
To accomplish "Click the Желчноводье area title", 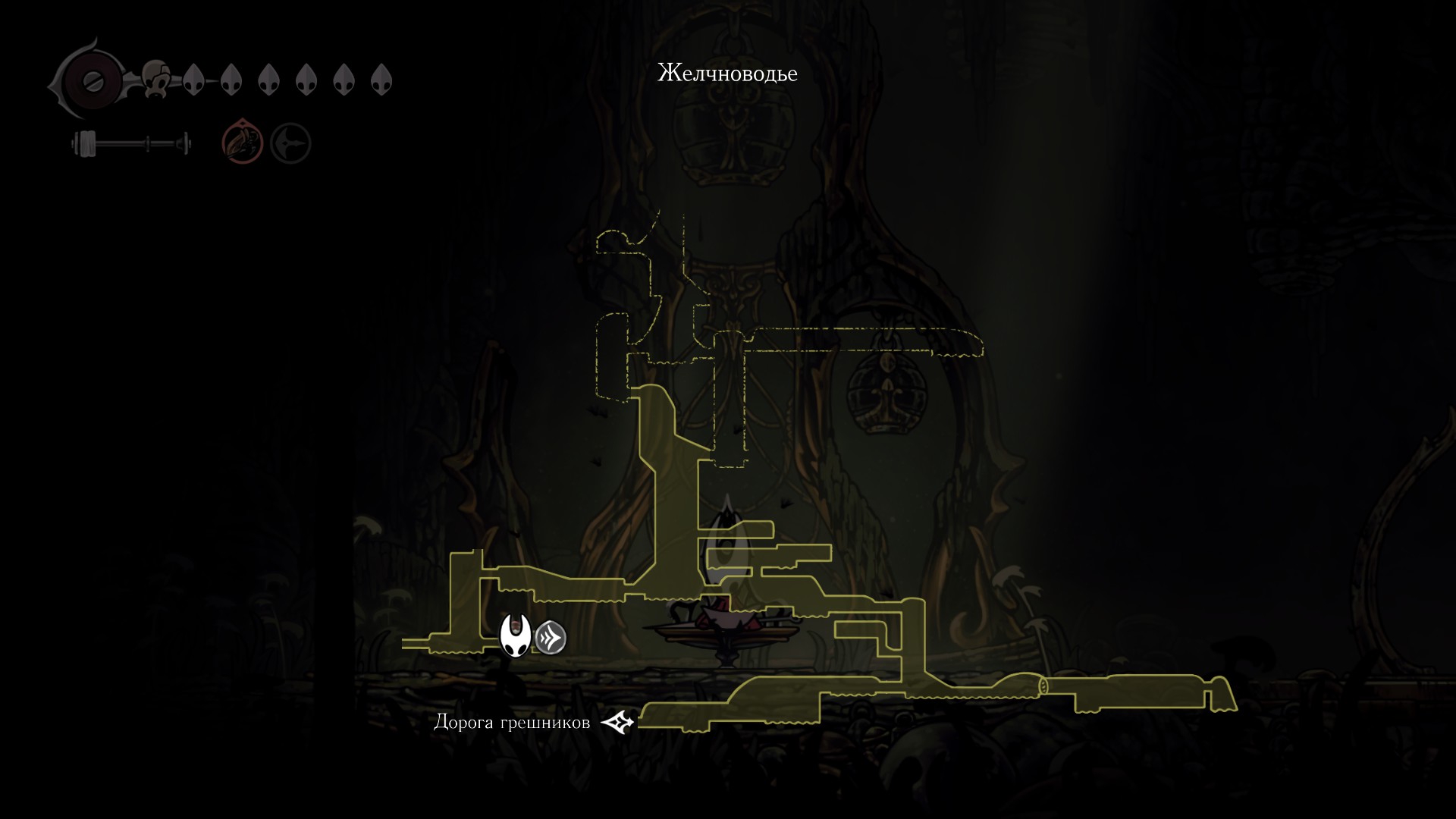I will (x=727, y=74).
